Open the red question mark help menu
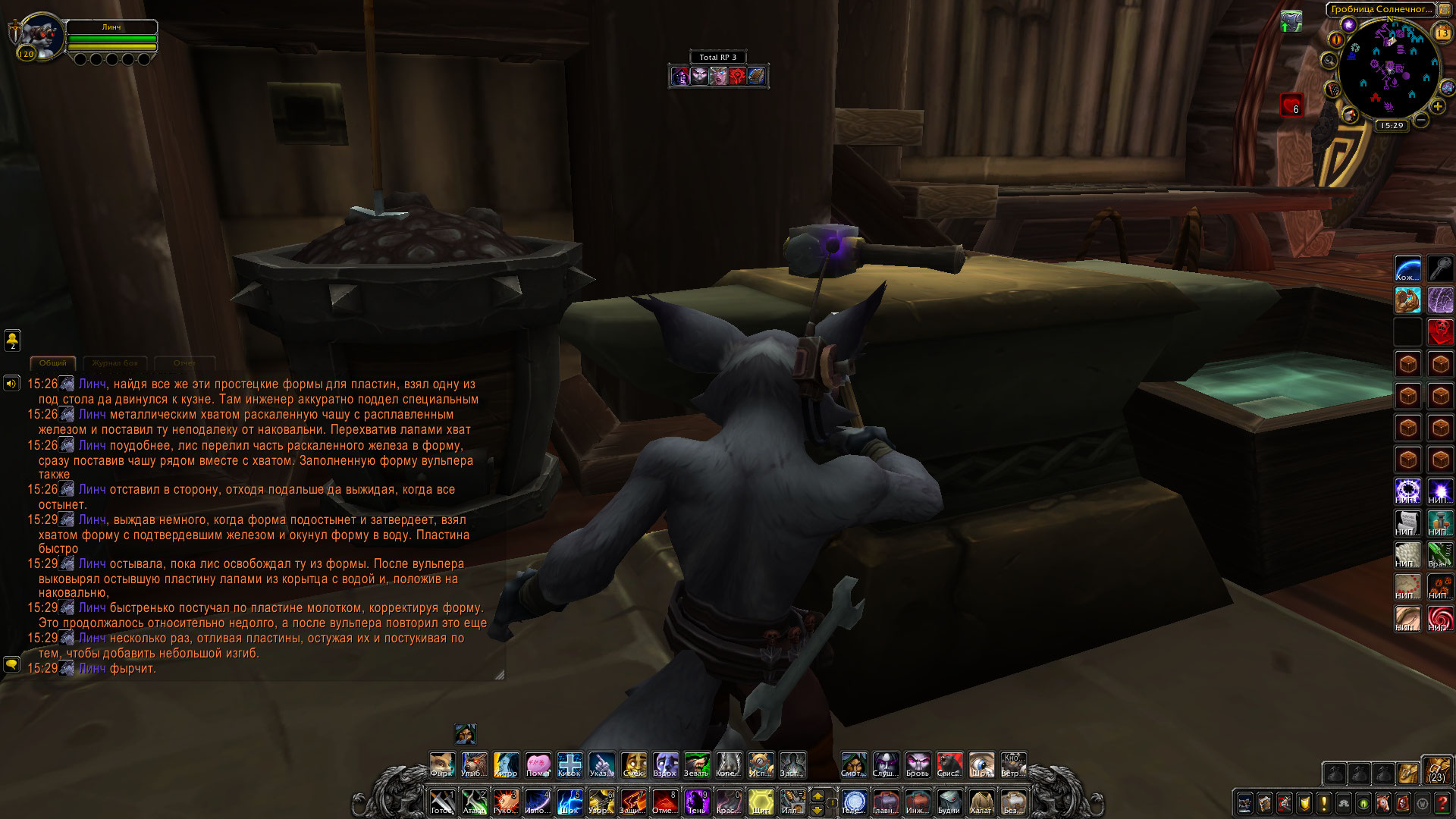This screenshot has height=819, width=1456. [x=1442, y=803]
